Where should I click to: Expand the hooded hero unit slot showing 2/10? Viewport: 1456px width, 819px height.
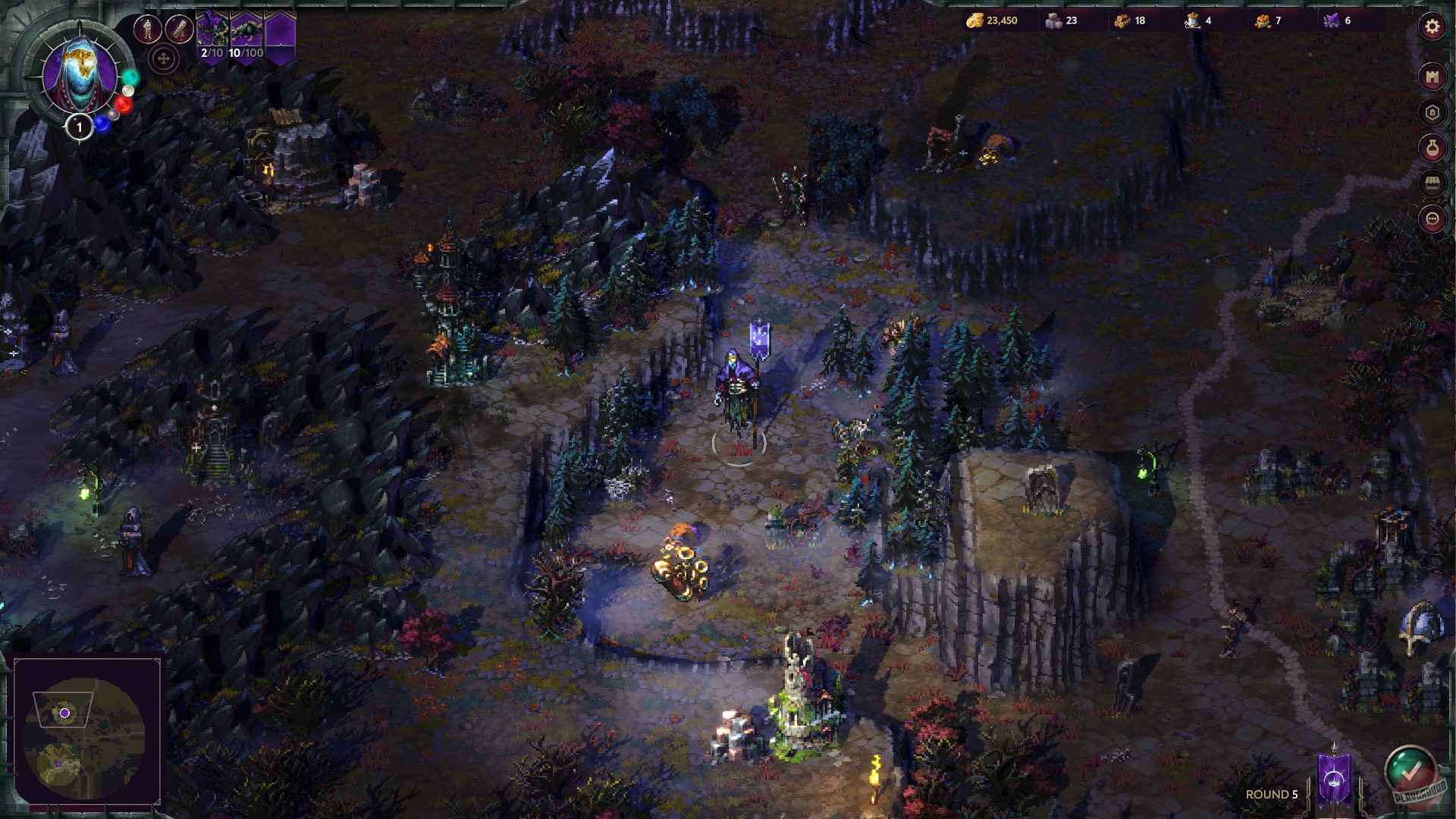(213, 29)
